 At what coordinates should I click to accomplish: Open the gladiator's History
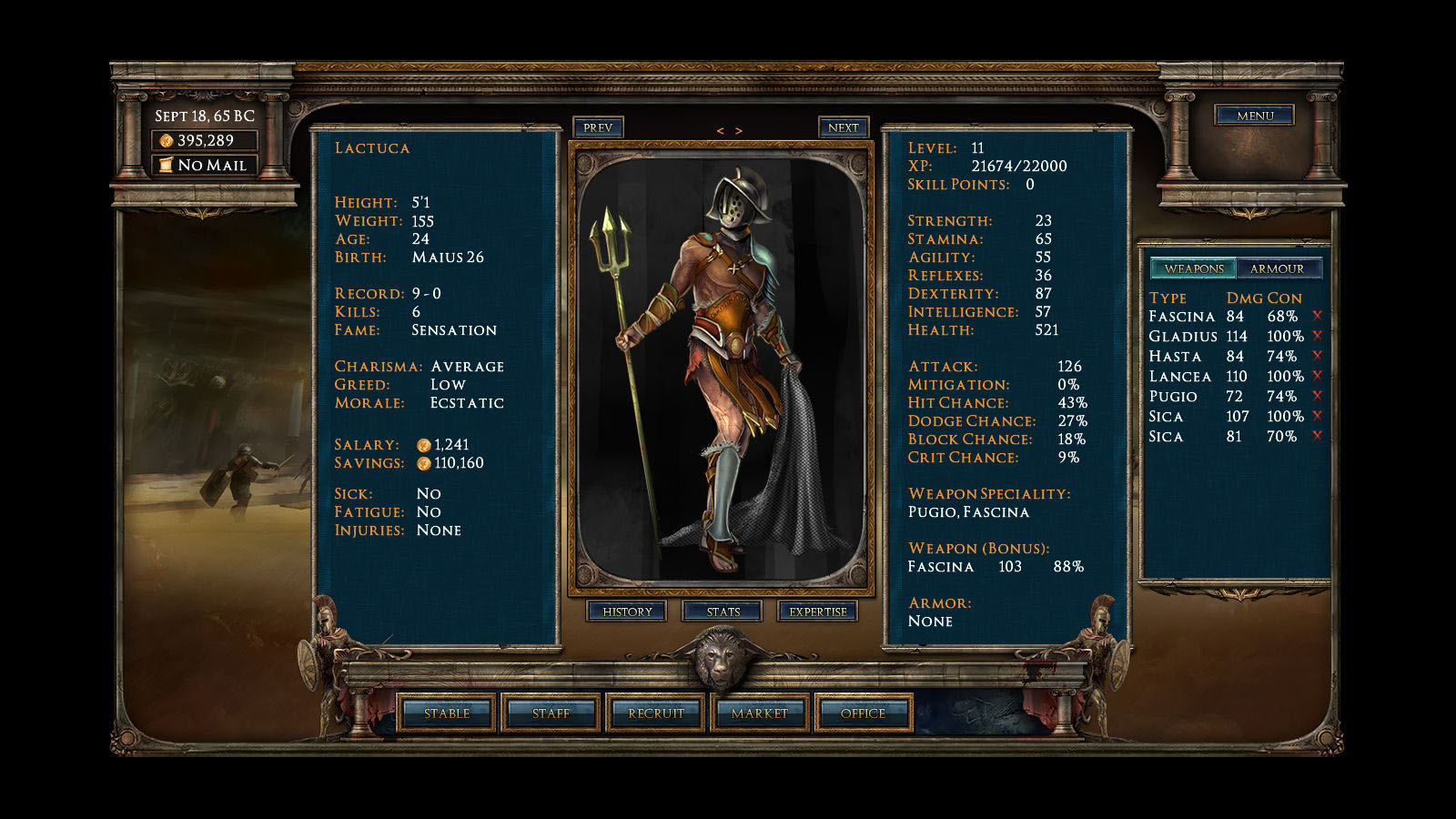[627, 612]
